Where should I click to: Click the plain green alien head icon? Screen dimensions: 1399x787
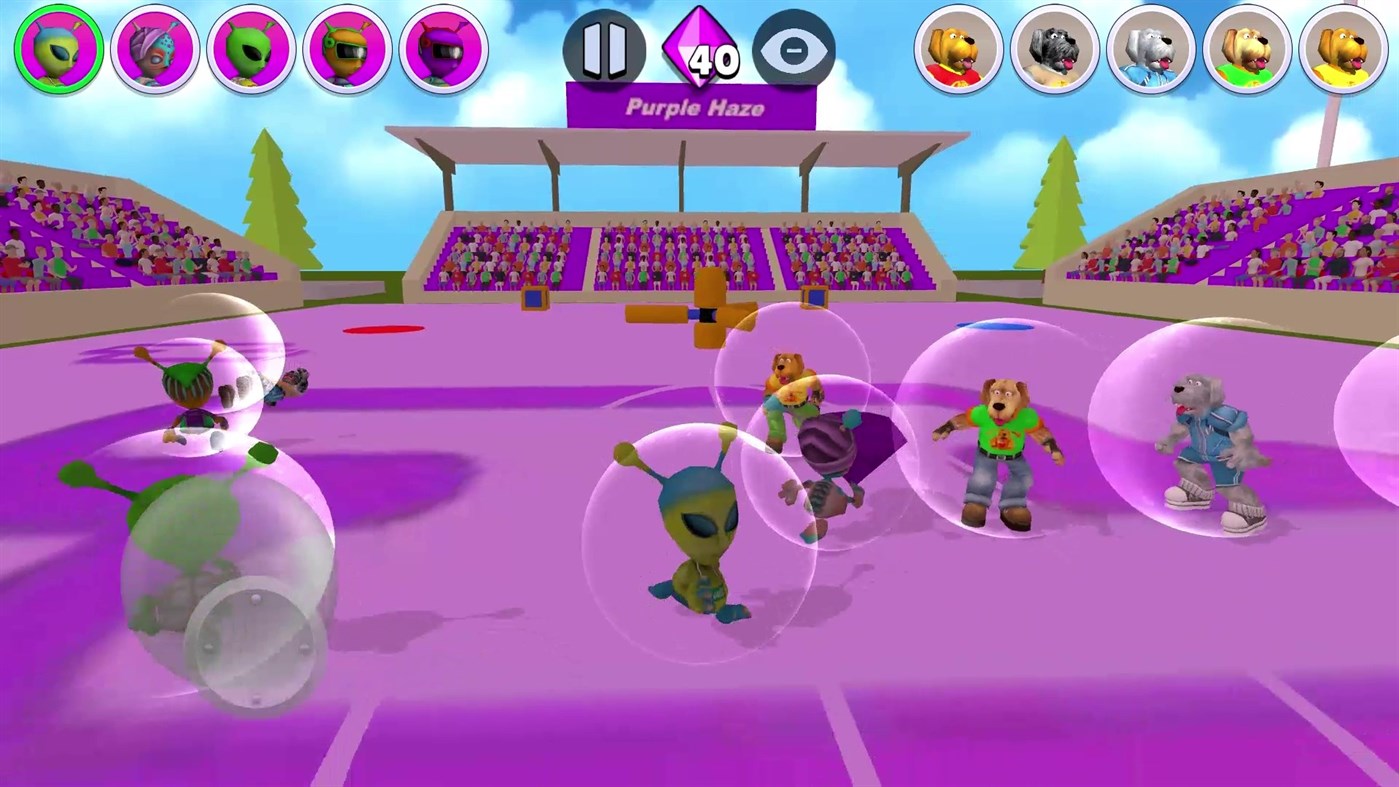tap(249, 48)
